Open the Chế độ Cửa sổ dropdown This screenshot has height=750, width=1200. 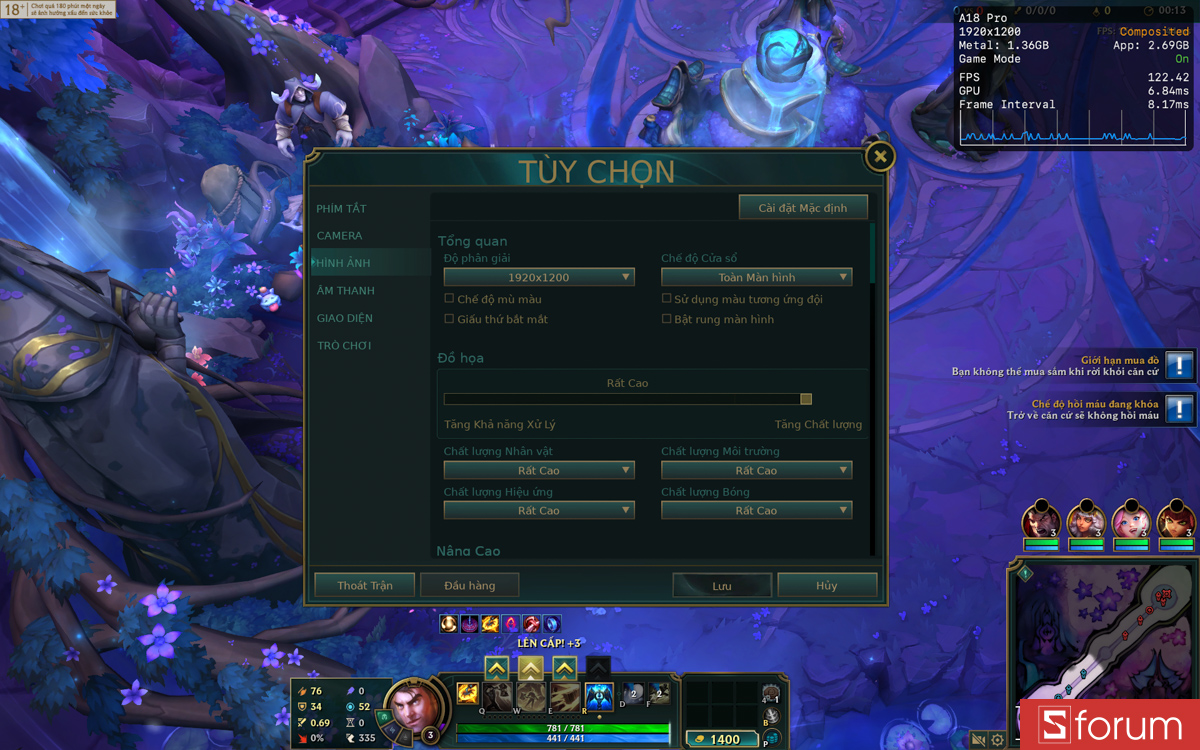756,277
